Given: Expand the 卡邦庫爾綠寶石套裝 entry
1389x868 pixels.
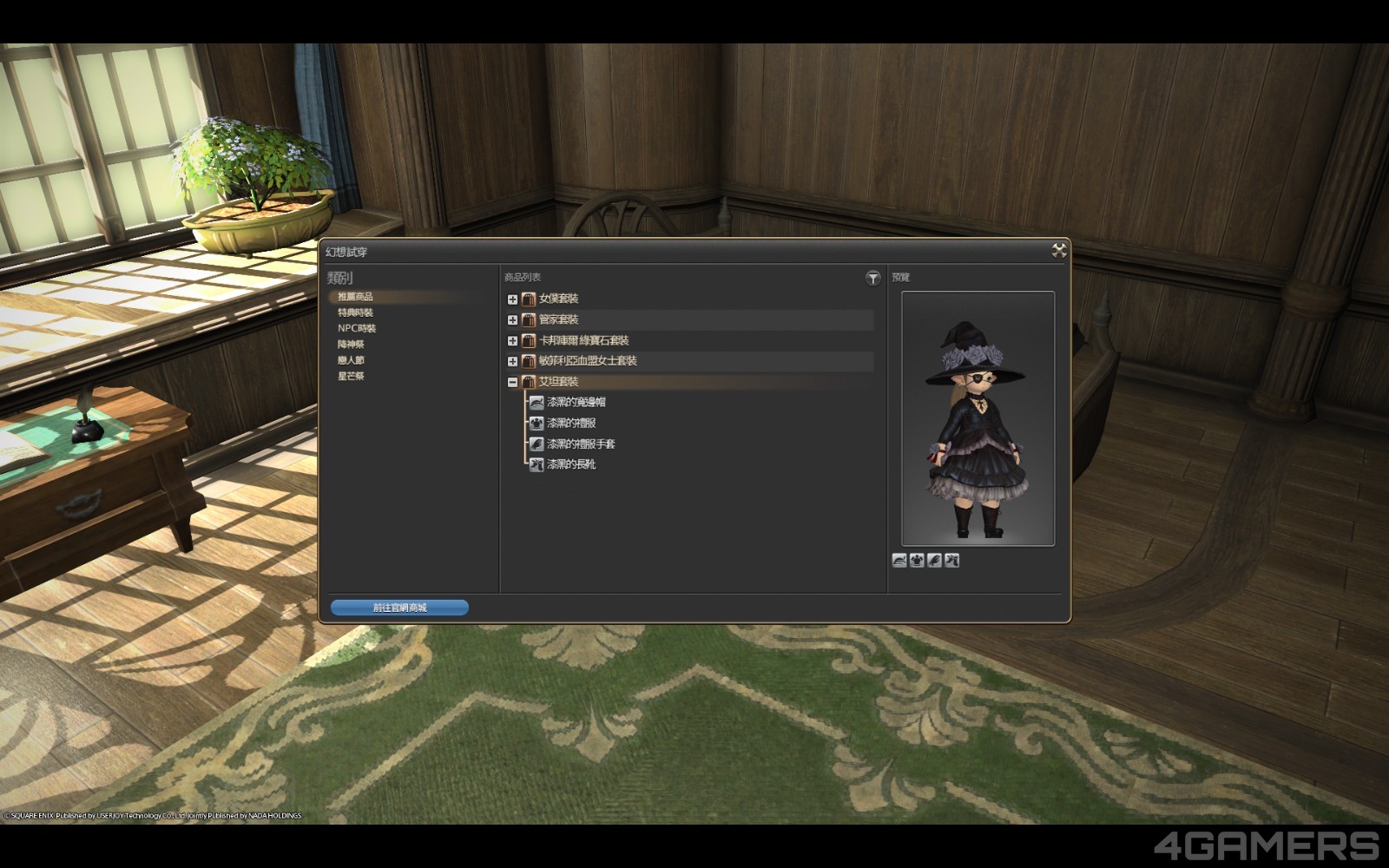Looking at the screenshot, I should pyautogui.click(x=511, y=340).
